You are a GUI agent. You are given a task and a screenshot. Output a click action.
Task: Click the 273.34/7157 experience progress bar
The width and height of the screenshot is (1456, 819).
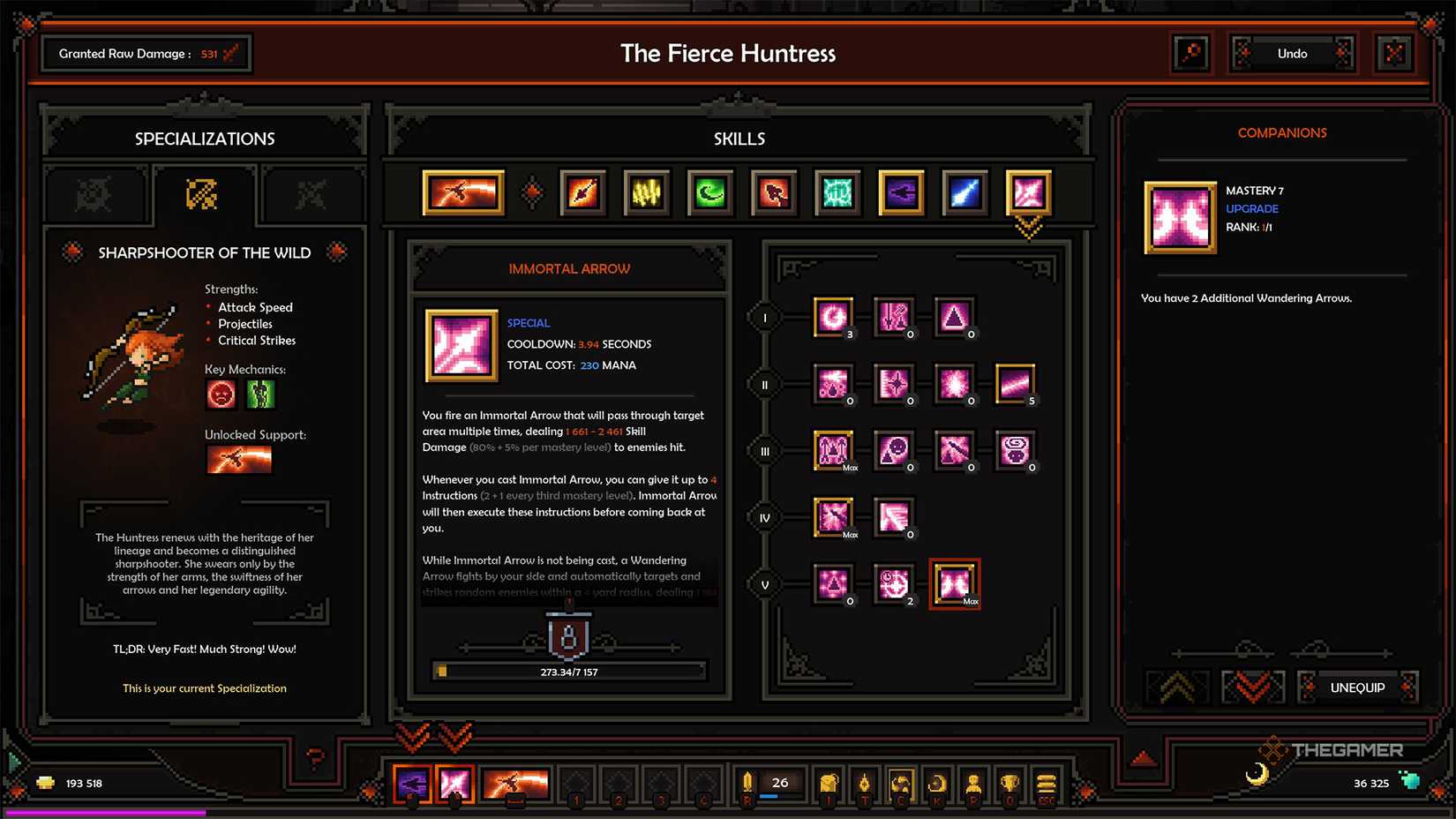click(x=569, y=671)
